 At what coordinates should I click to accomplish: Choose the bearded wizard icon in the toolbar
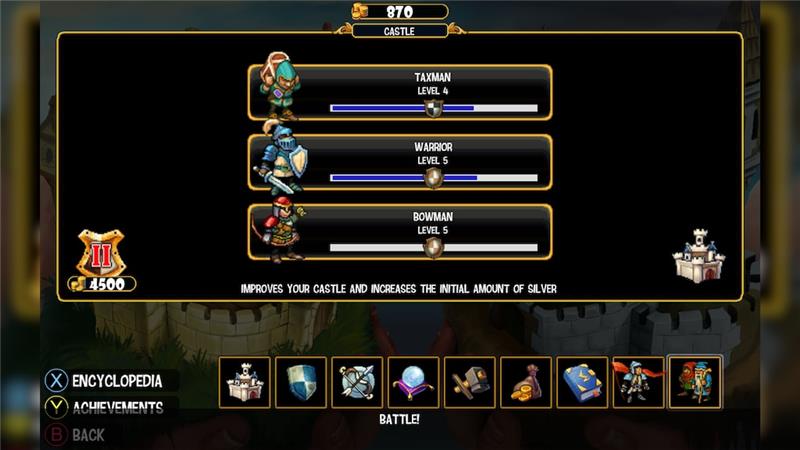point(694,382)
